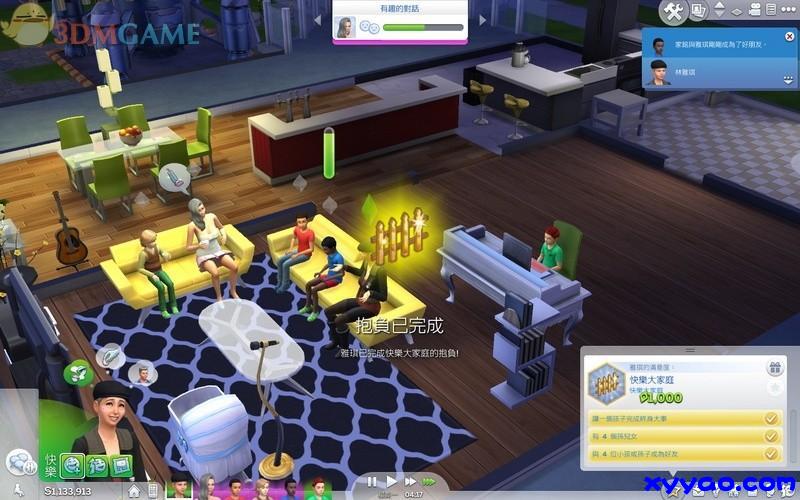Viewport: 800px width, 500px height.
Task: Set game speed to normal play
Action: [x=392, y=482]
